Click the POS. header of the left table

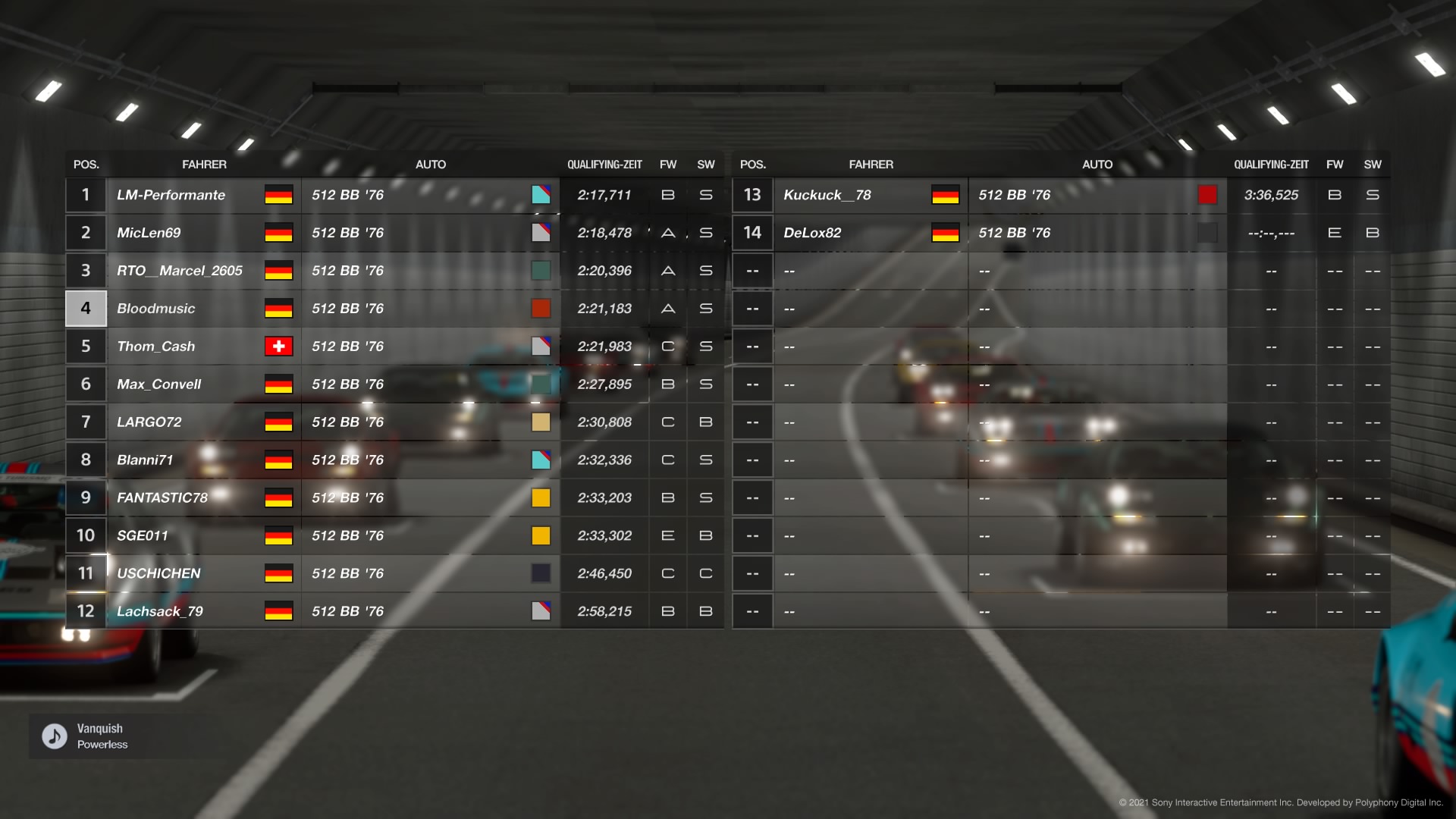click(x=86, y=164)
